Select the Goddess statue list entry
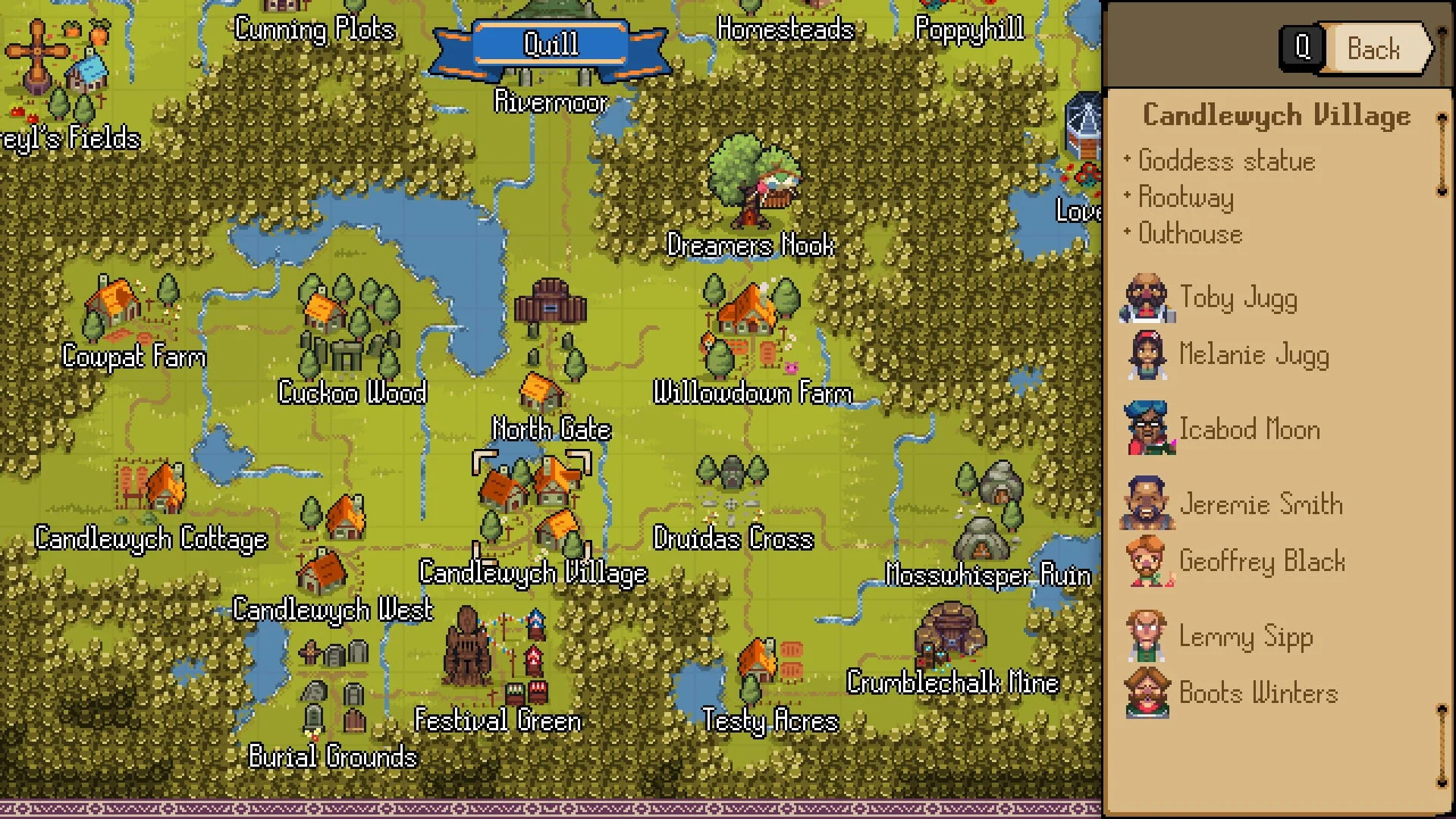1456x819 pixels. pos(1226,161)
